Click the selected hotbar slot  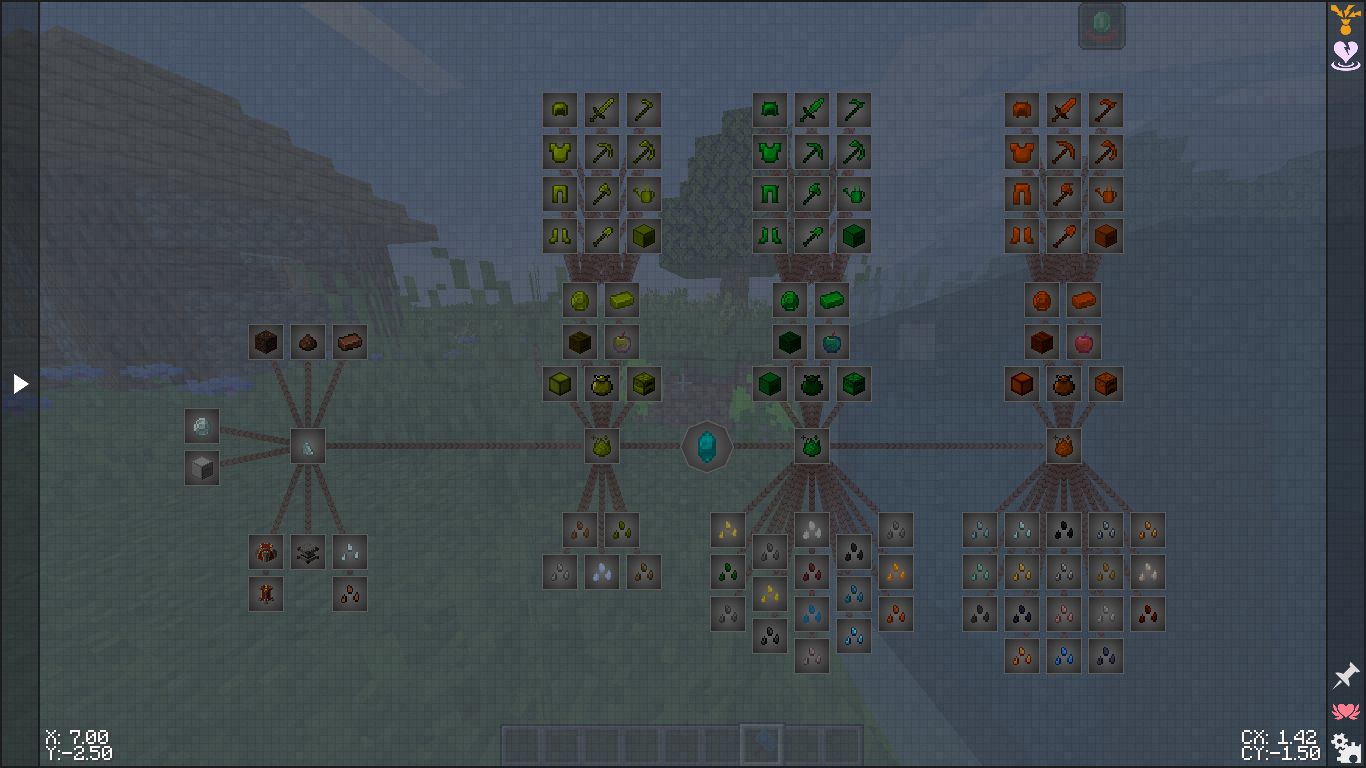coord(761,744)
